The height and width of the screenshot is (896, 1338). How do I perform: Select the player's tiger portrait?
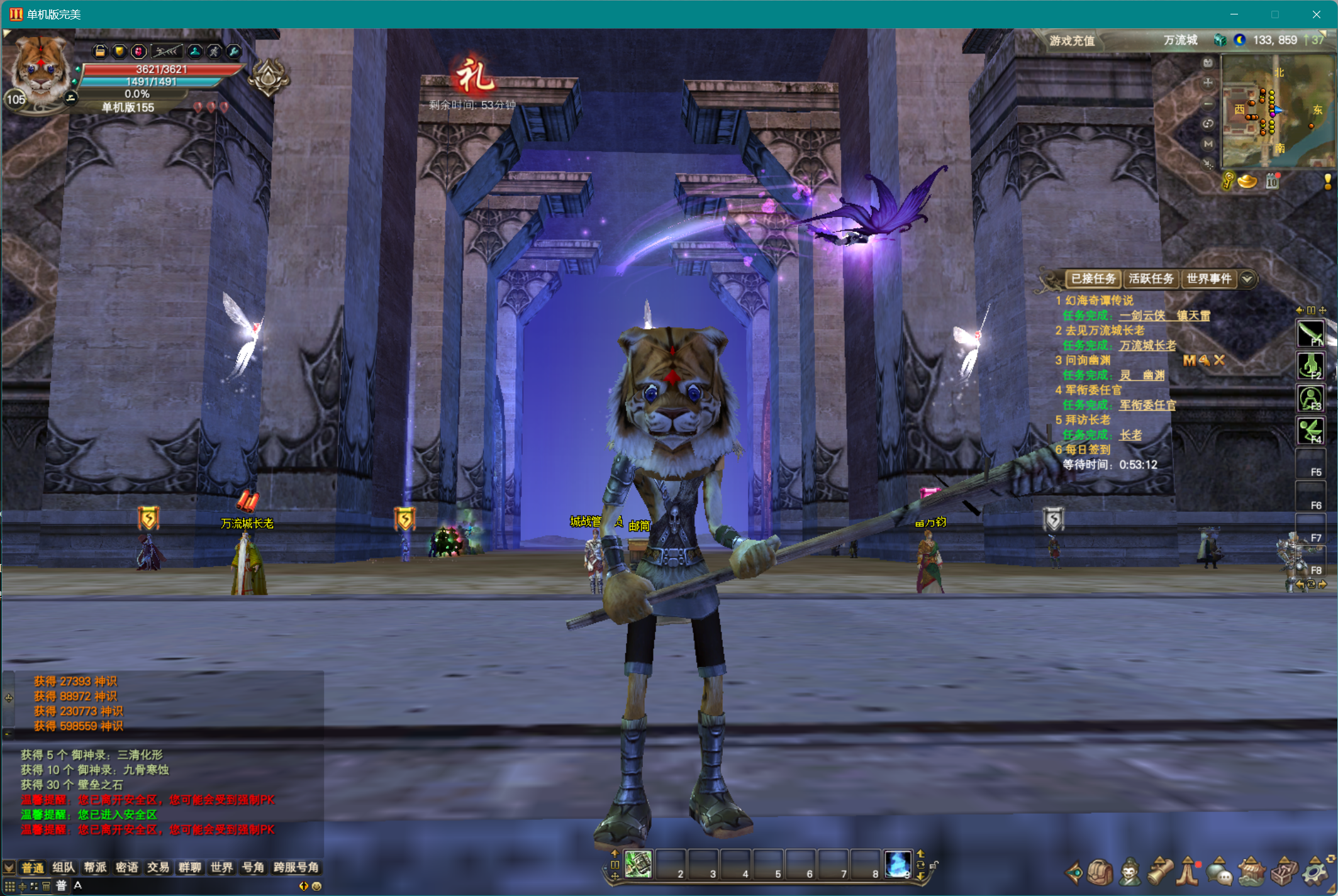[x=40, y=68]
